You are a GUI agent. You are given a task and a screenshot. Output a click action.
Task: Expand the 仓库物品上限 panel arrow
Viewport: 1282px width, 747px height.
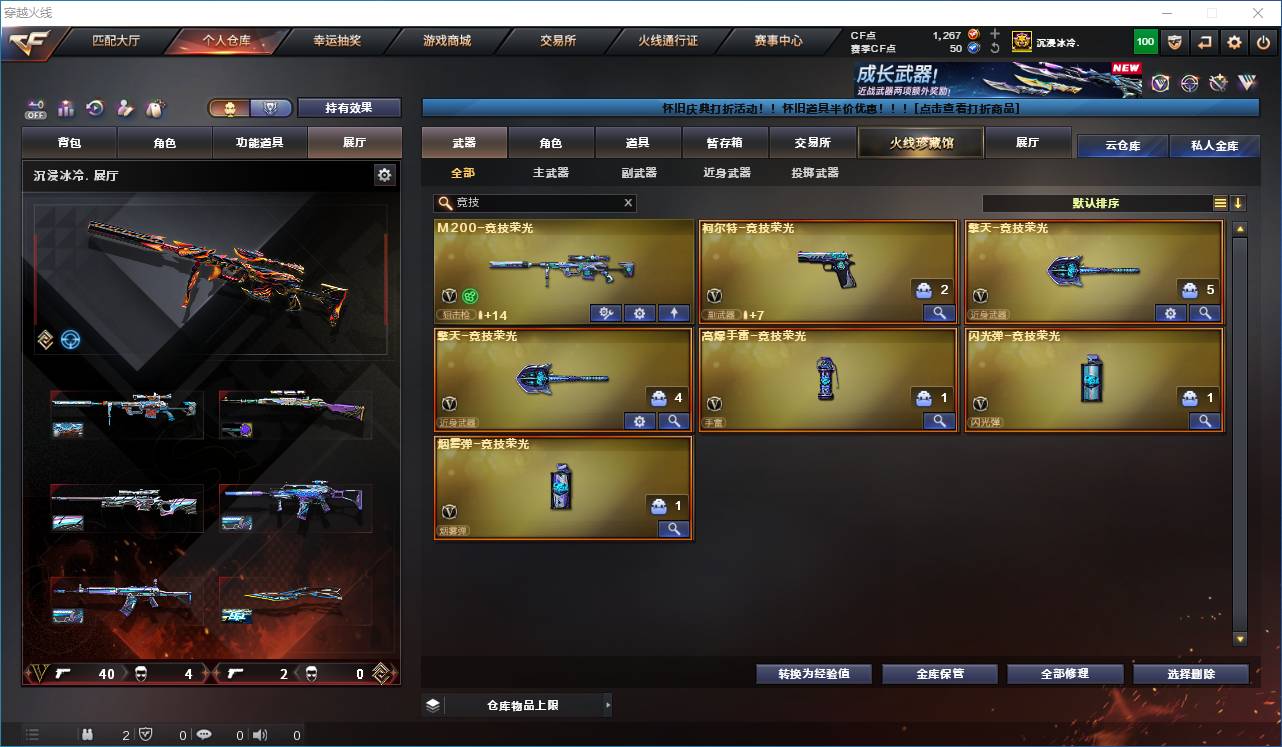607,705
